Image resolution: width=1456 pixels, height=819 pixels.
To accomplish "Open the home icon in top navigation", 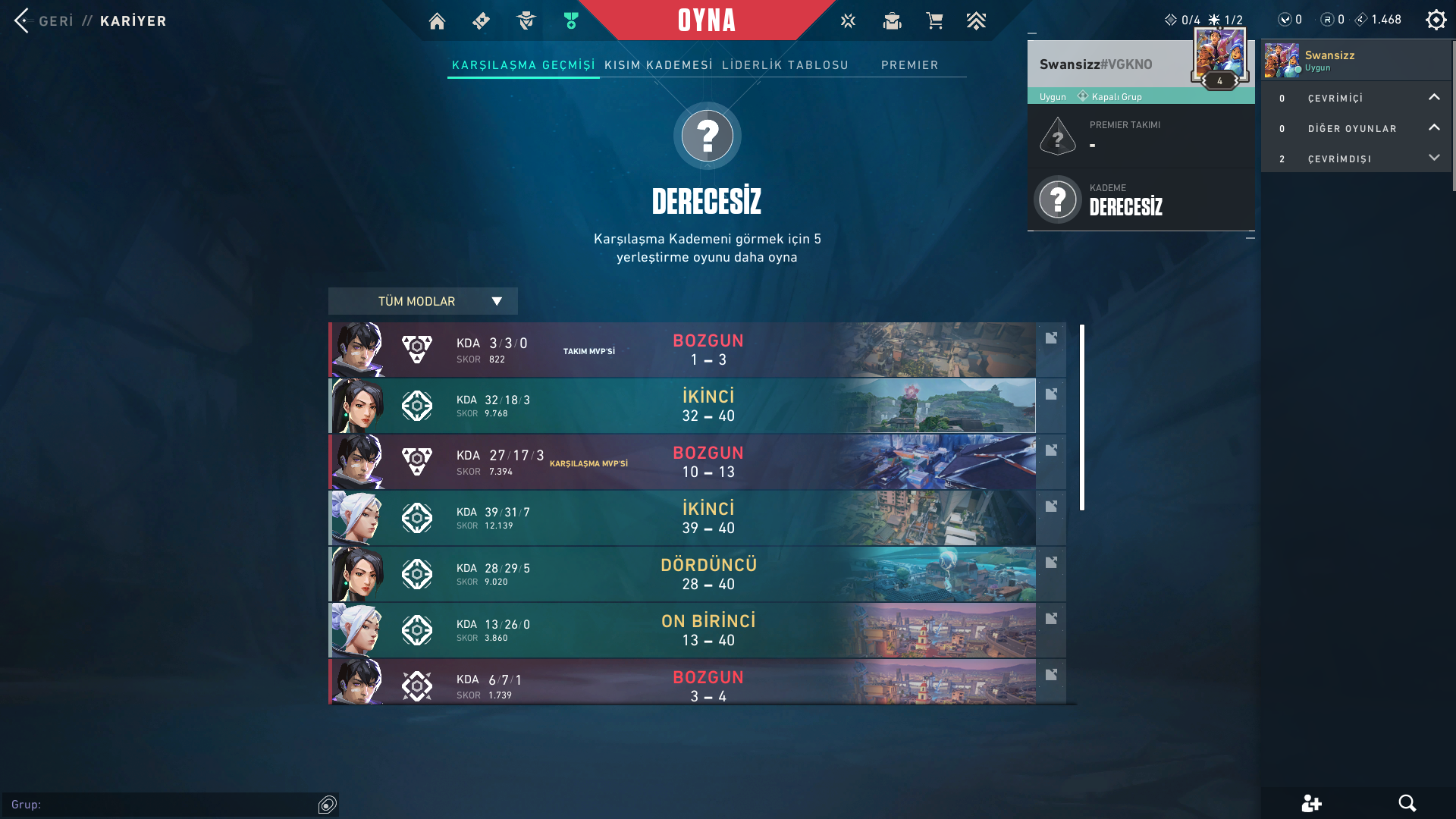I will [437, 21].
